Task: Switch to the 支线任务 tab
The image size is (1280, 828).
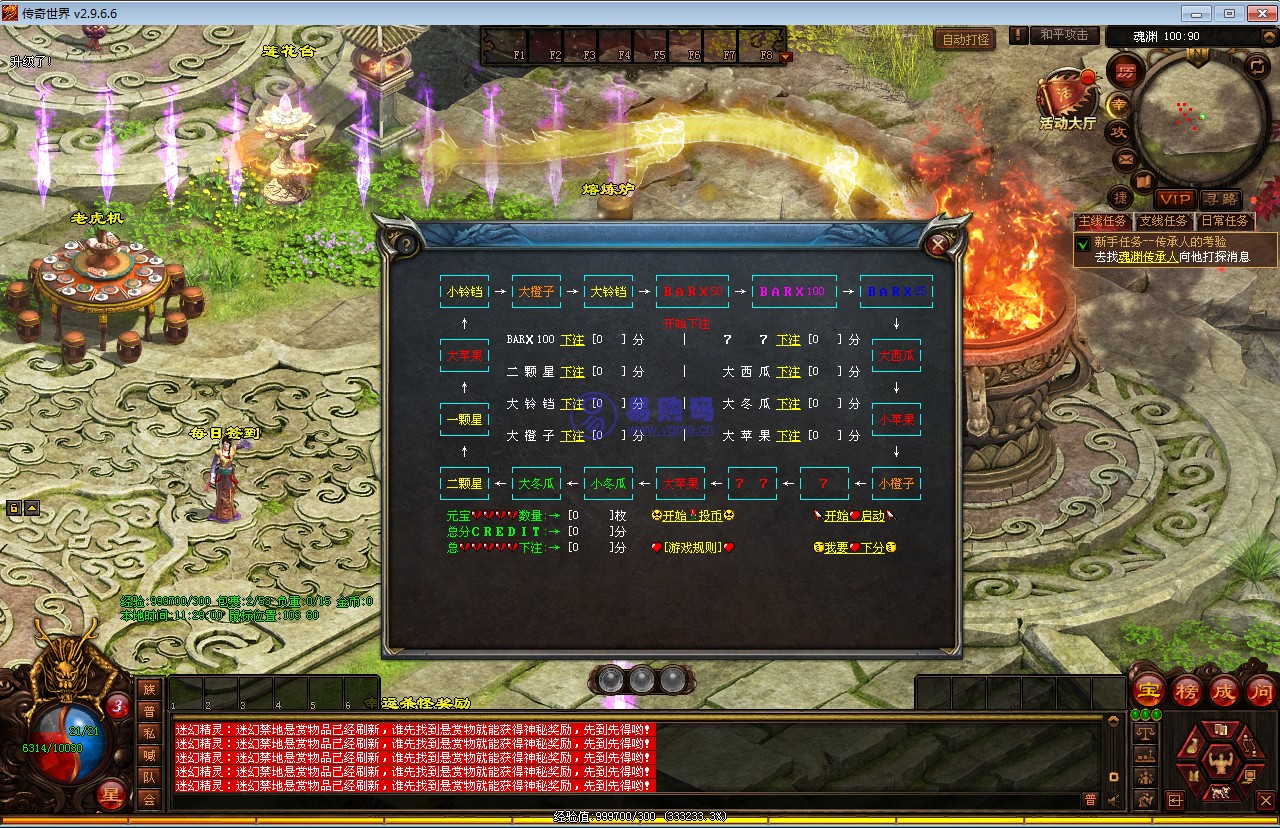Action: 1164,221
